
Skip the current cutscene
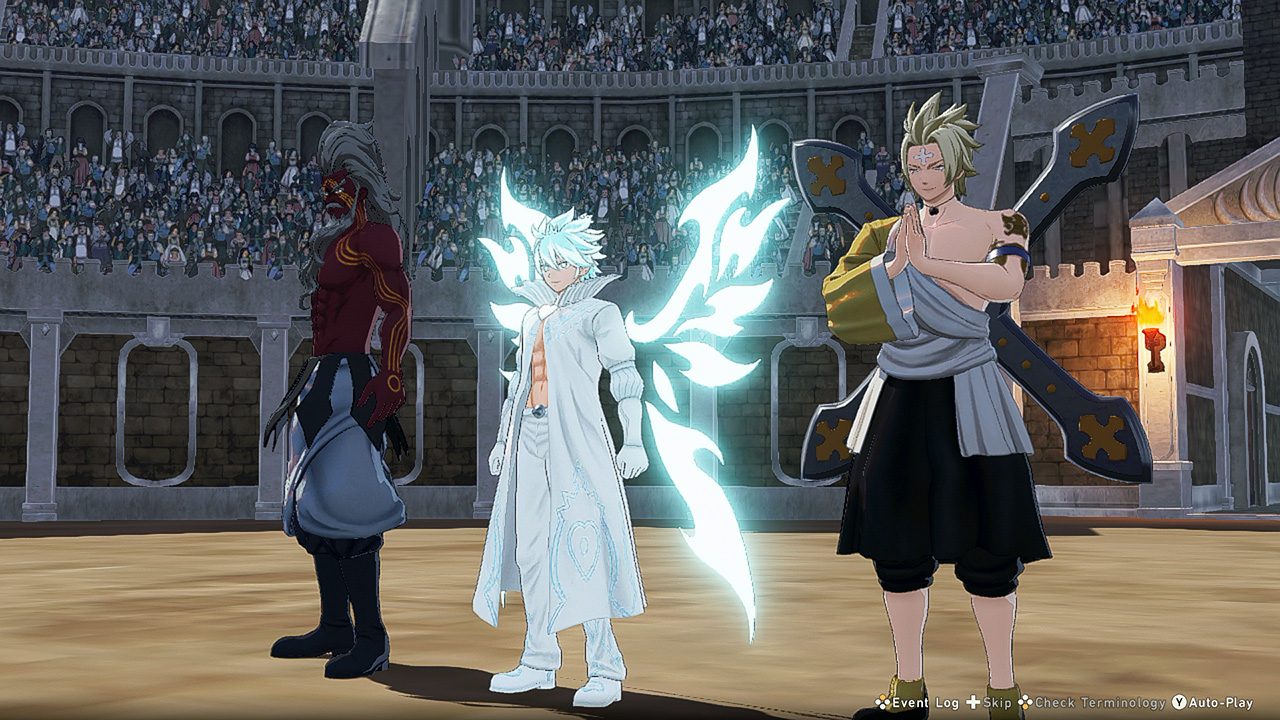coord(995,703)
